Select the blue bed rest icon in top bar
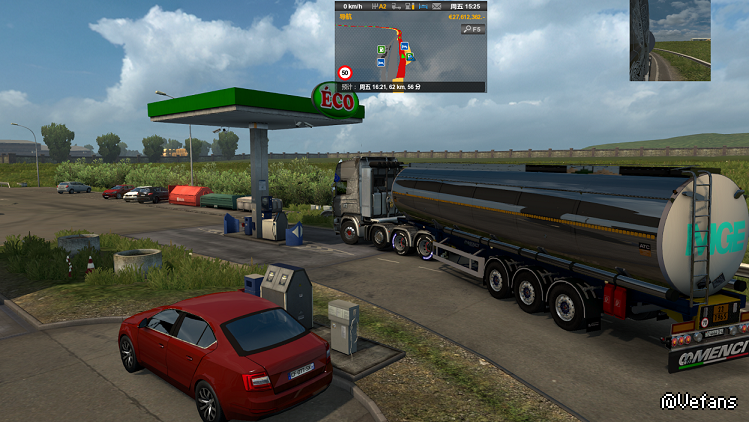The width and height of the screenshot is (749, 422). click(x=425, y=6)
